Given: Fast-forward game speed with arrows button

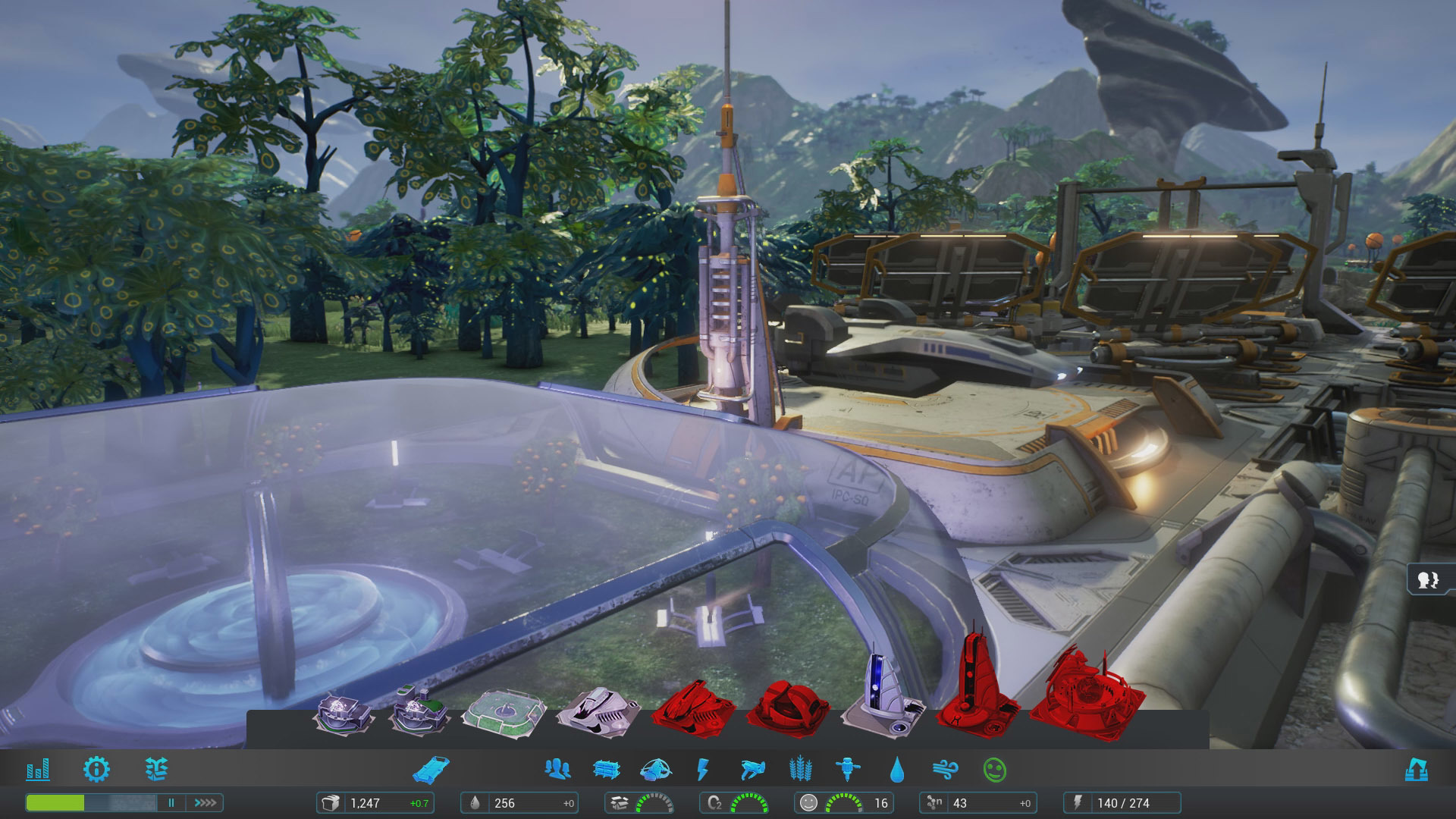Looking at the screenshot, I should click(x=206, y=802).
